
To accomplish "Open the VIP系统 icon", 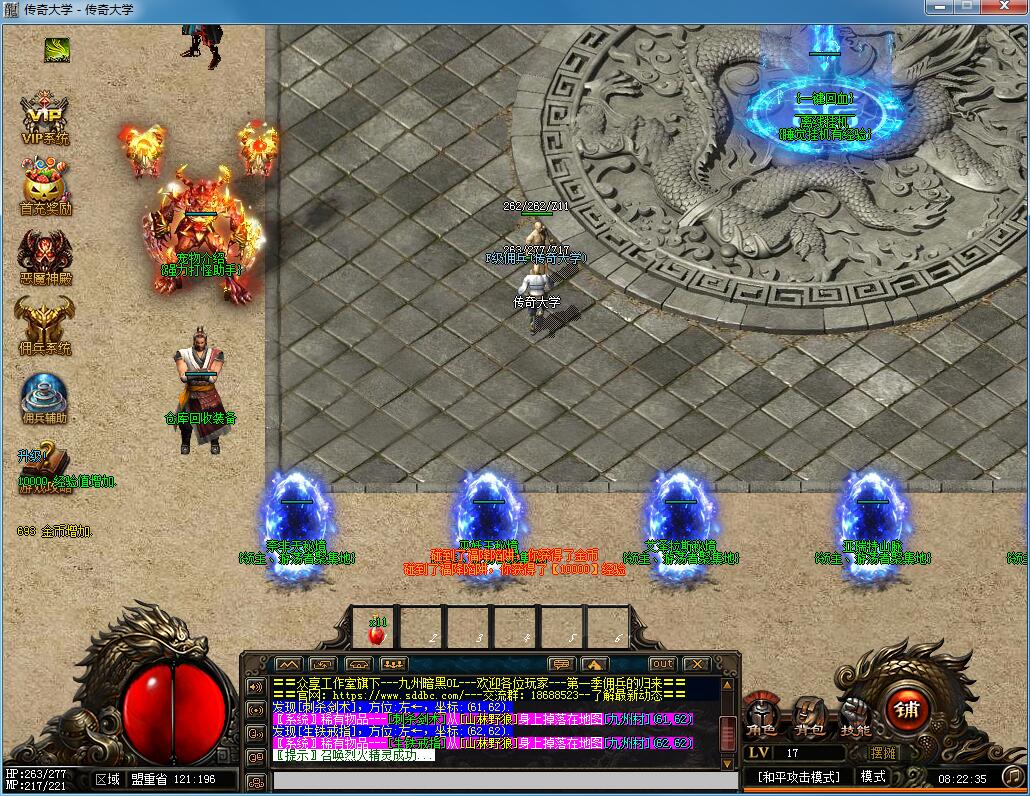I will (44, 115).
